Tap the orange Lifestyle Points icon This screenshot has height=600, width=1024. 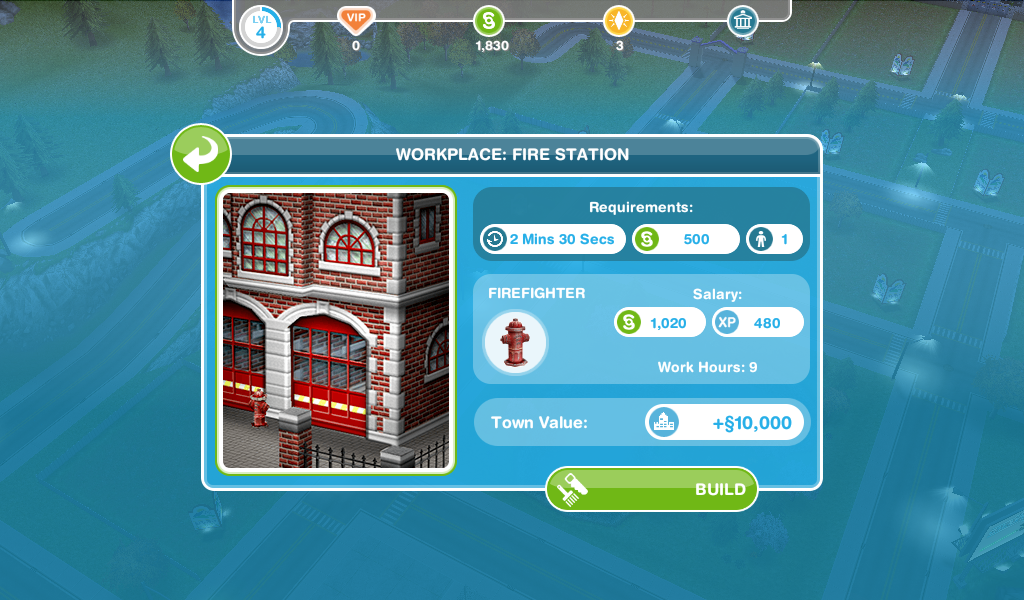pyautogui.click(x=619, y=20)
